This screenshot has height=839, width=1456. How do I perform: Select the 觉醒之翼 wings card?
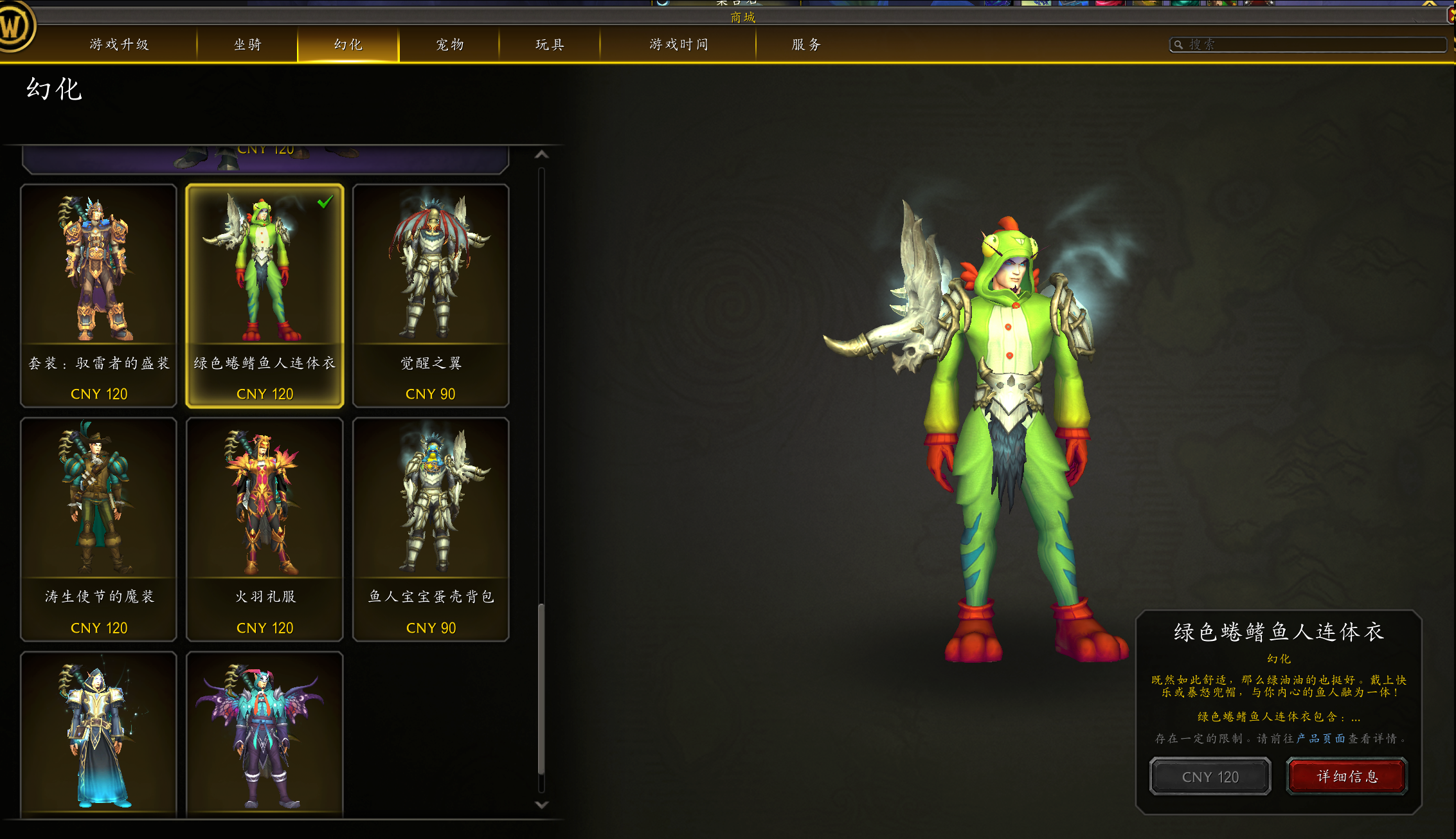[x=431, y=296]
